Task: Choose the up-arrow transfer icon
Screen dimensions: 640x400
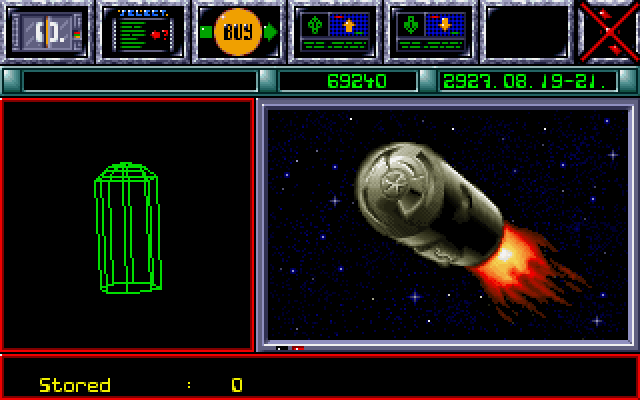Action: (x=334, y=31)
